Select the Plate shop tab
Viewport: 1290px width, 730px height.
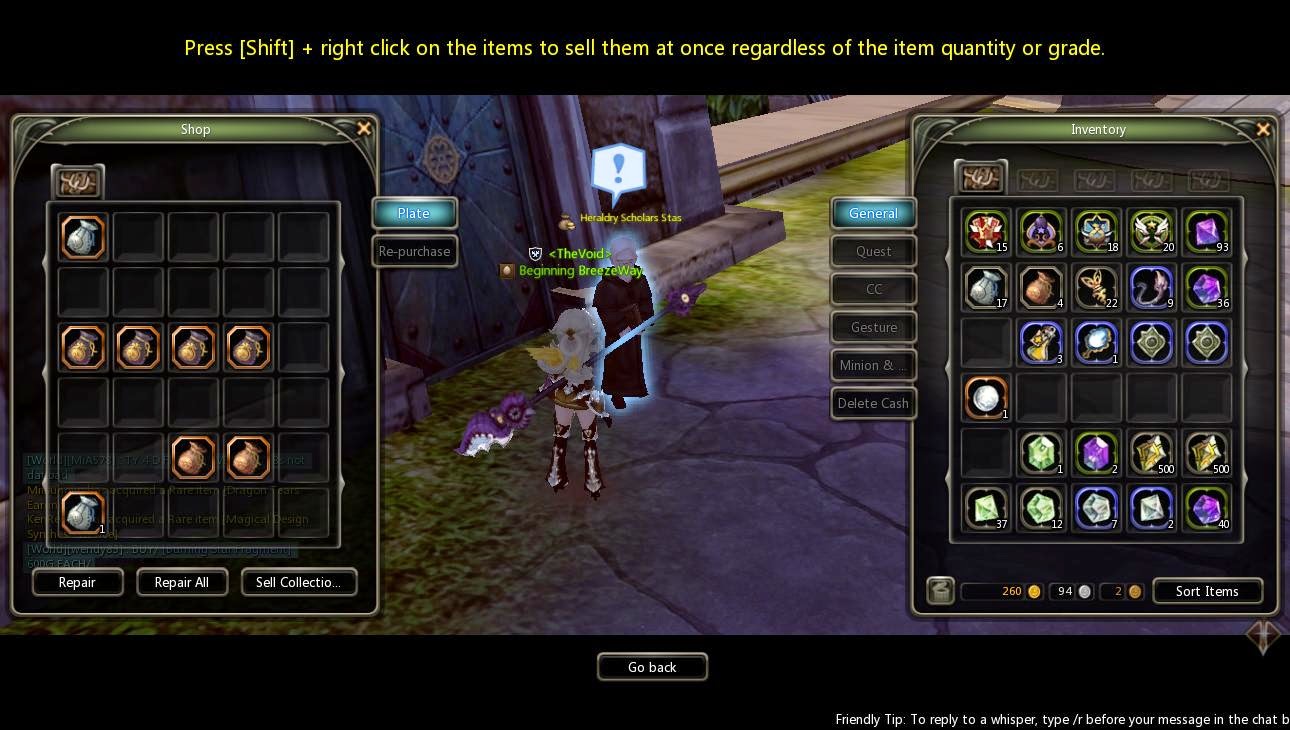tap(414, 213)
